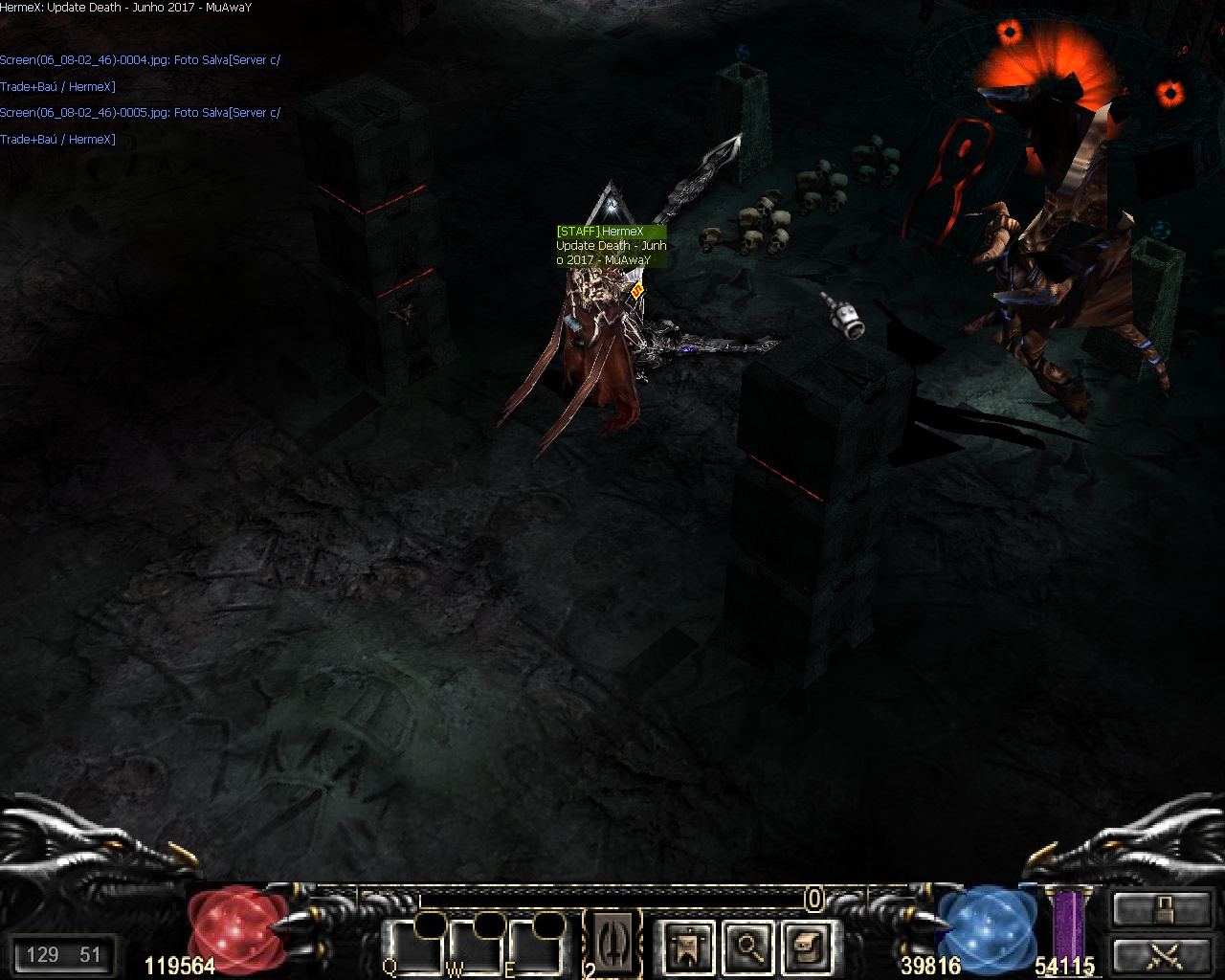Image resolution: width=1225 pixels, height=980 pixels.
Task: Select the Q hotkey item slot
Action: (413, 947)
